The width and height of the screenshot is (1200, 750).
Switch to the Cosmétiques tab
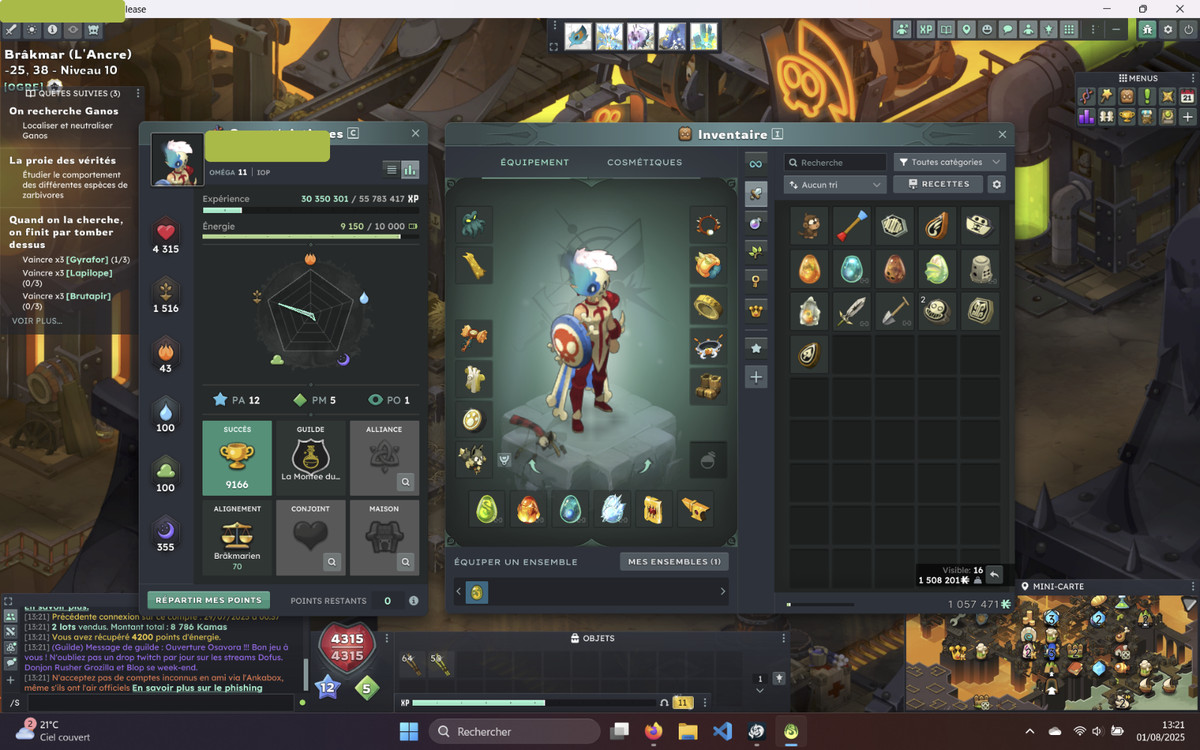(644, 162)
